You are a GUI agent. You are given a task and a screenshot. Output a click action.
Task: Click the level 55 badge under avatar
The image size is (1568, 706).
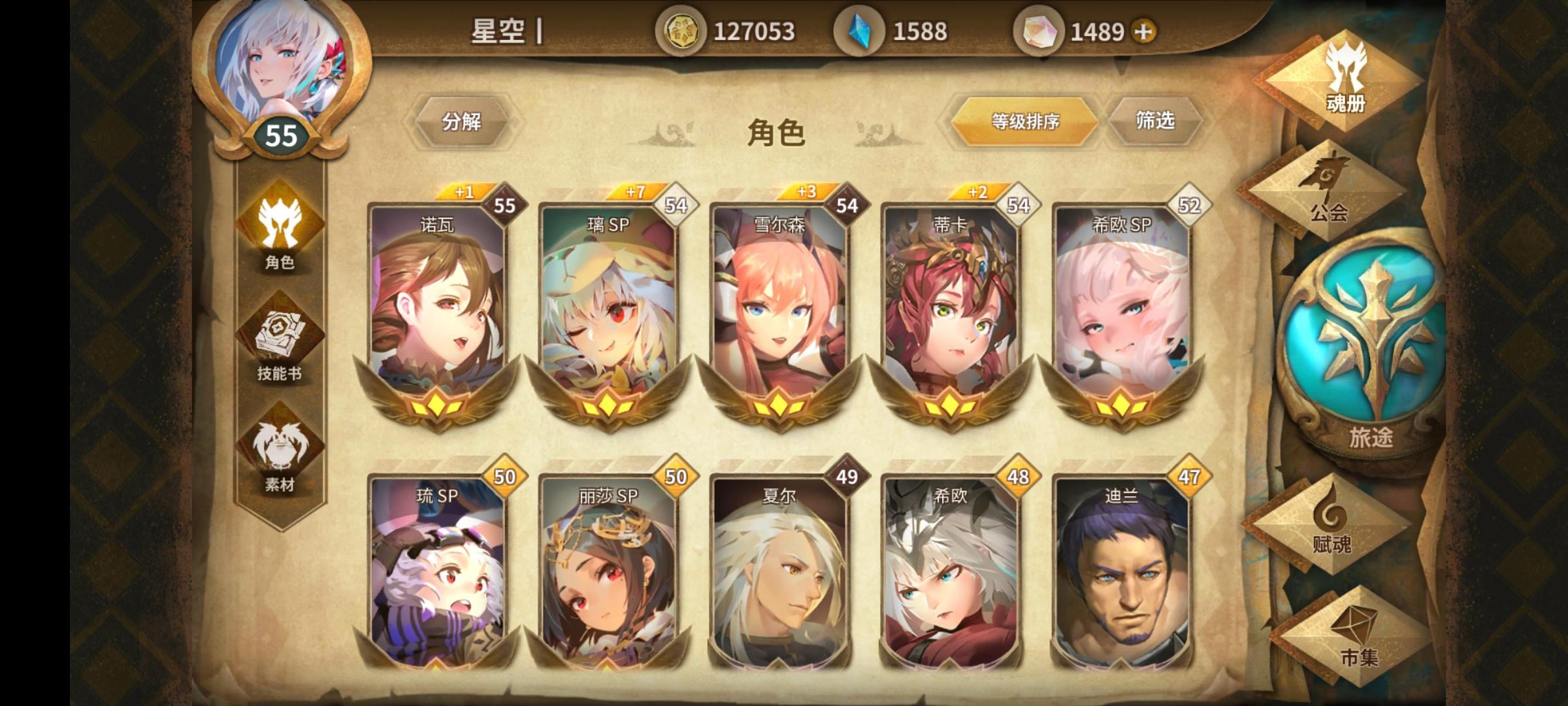[x=281, y=135]
